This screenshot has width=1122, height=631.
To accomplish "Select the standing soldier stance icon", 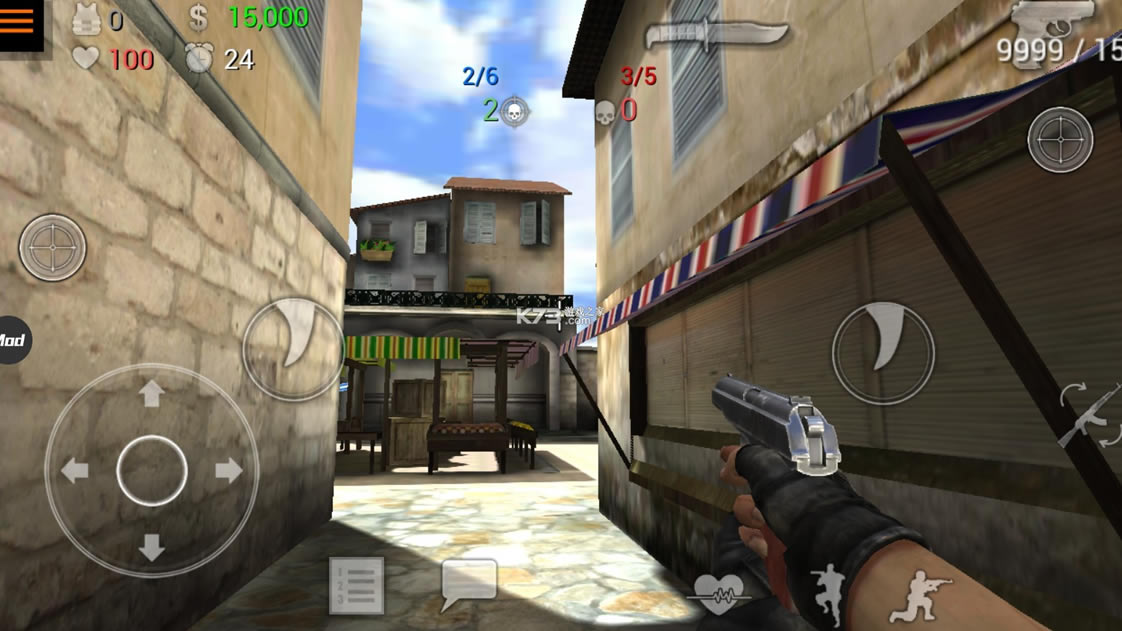I will tap(828, 590).
